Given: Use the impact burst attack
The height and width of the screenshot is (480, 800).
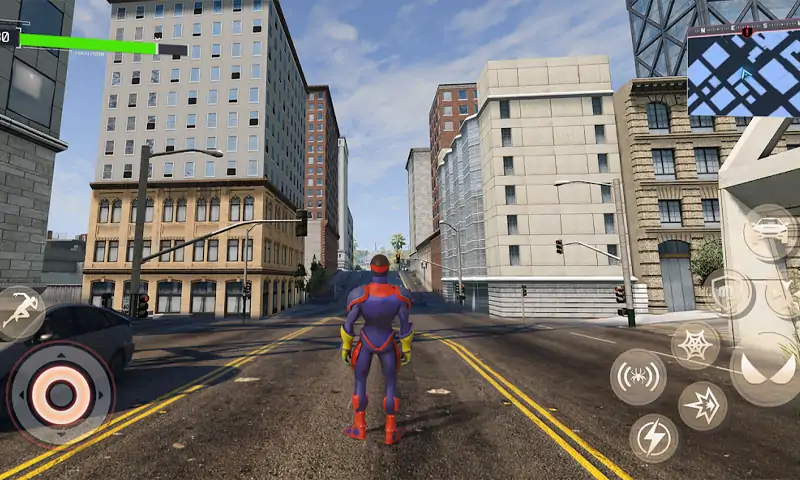Looking at the screenshot, I should [x=703, y=406].
